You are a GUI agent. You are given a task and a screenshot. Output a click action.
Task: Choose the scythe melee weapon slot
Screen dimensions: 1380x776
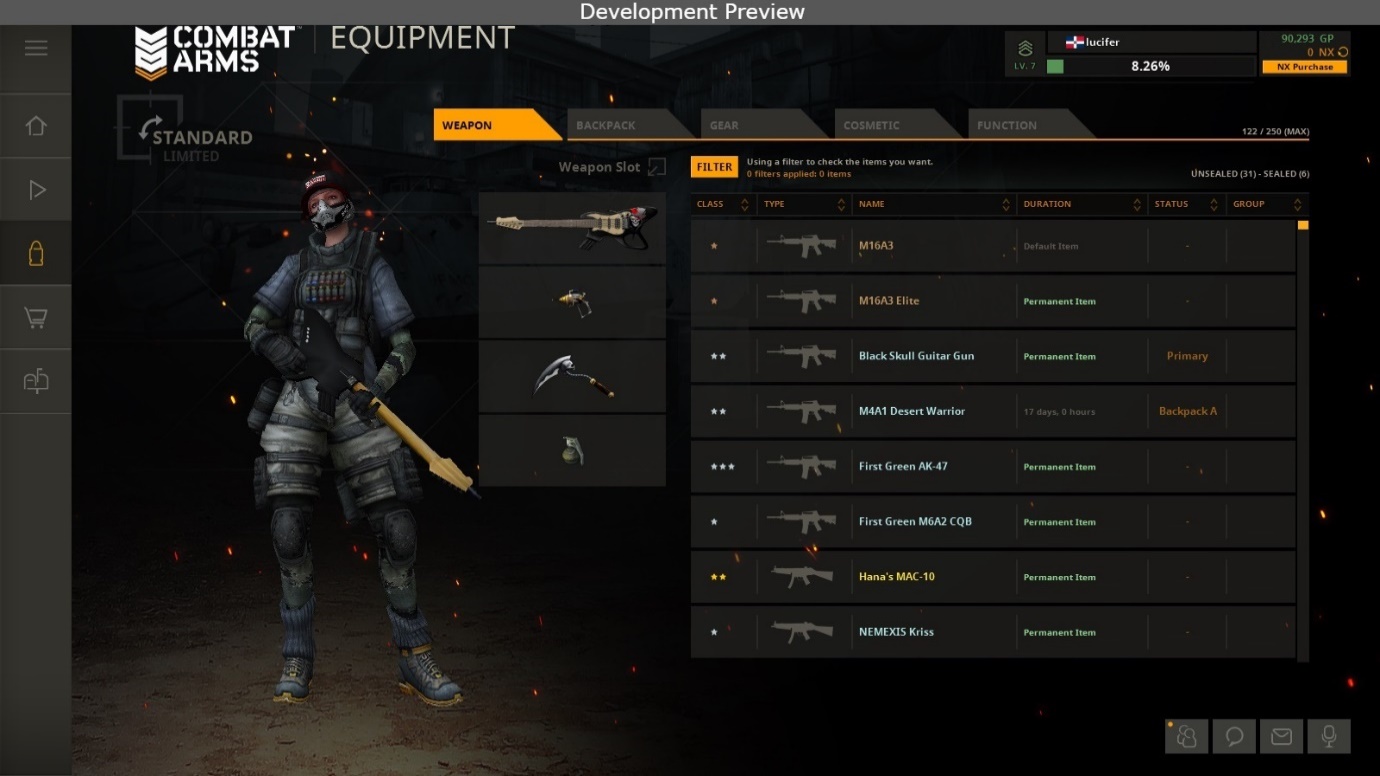(x=572, y=376)
